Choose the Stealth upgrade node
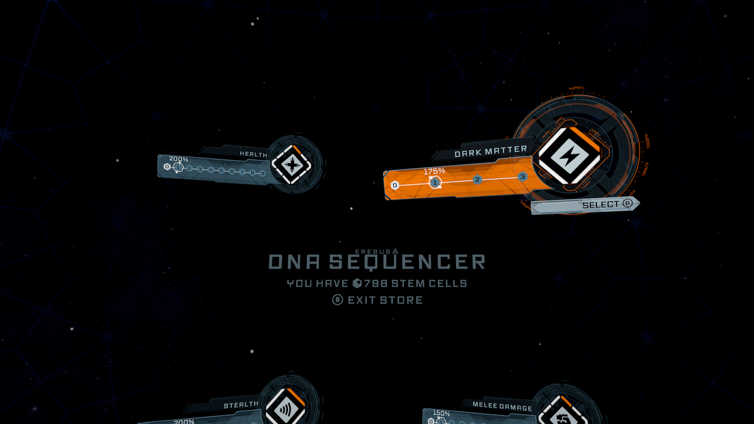 point(285,408)
